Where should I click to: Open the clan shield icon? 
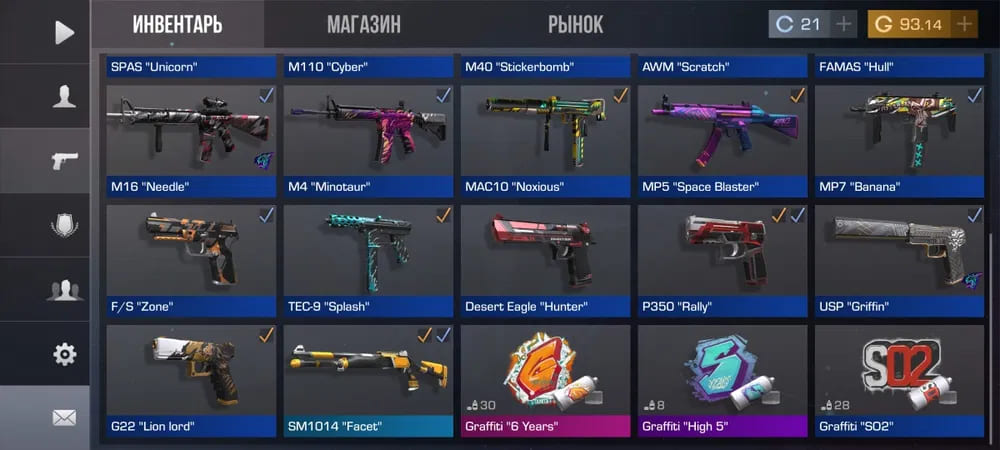(x=64, y=225)
